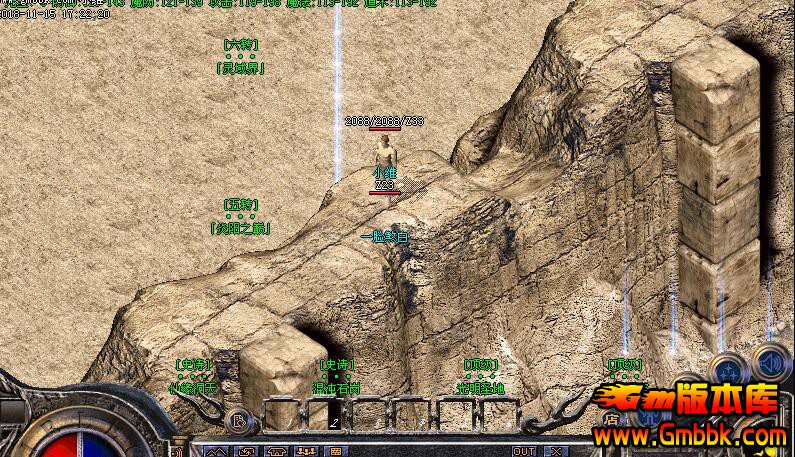Click the OUT logout button

(523, 451)
